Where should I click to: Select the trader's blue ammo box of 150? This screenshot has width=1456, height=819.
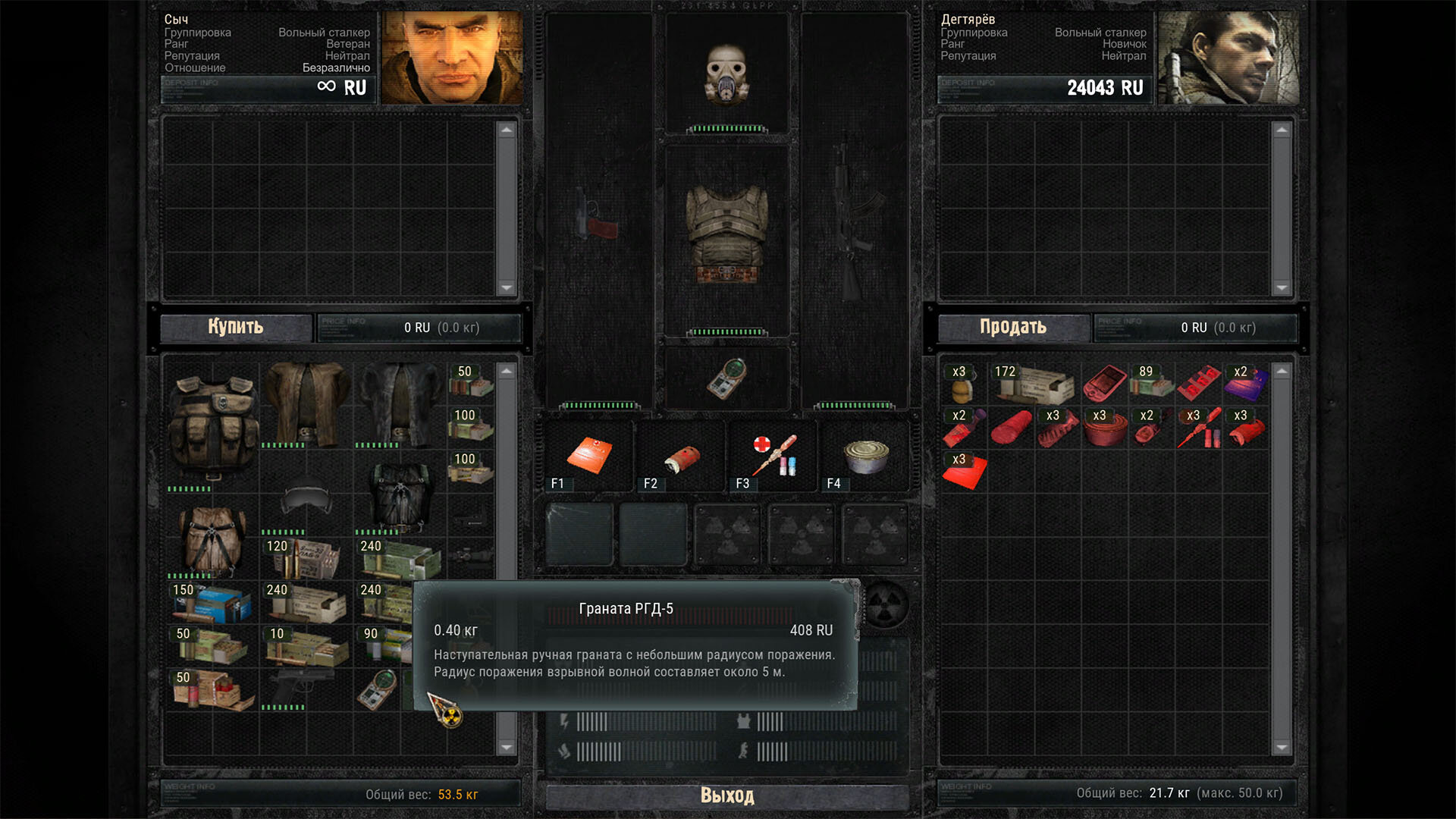(x=212, y=602)
